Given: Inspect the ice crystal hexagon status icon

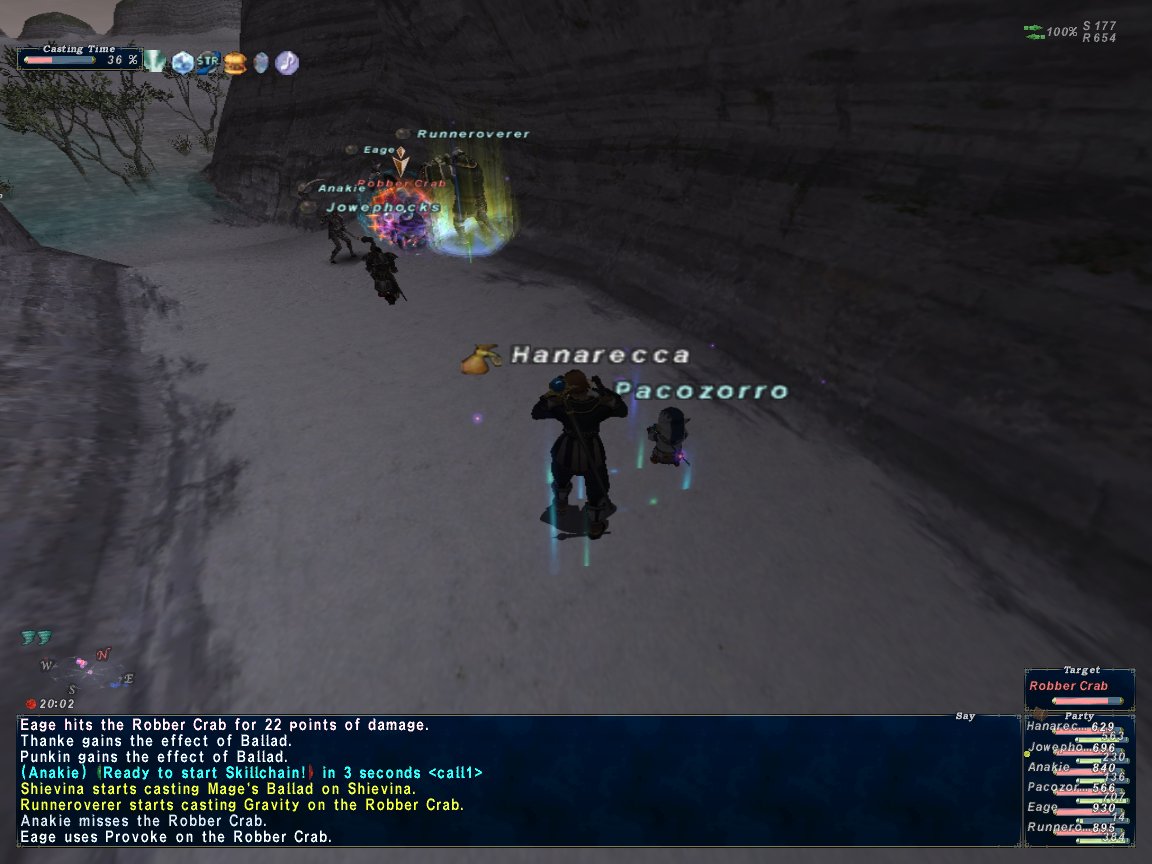Looking at the screenshot, I should pos(182,62).
